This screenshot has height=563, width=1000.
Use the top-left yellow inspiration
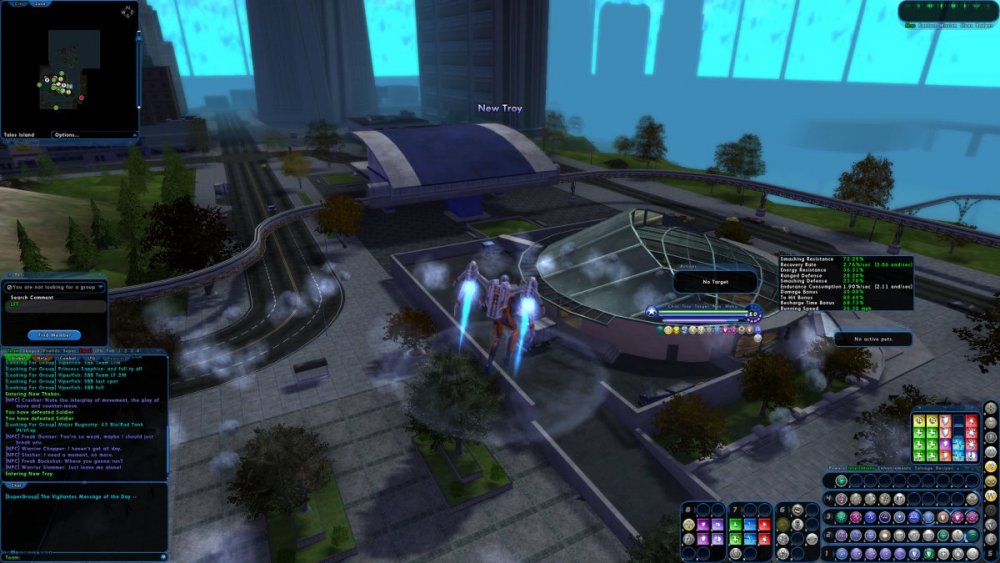(x=919, y=421)
